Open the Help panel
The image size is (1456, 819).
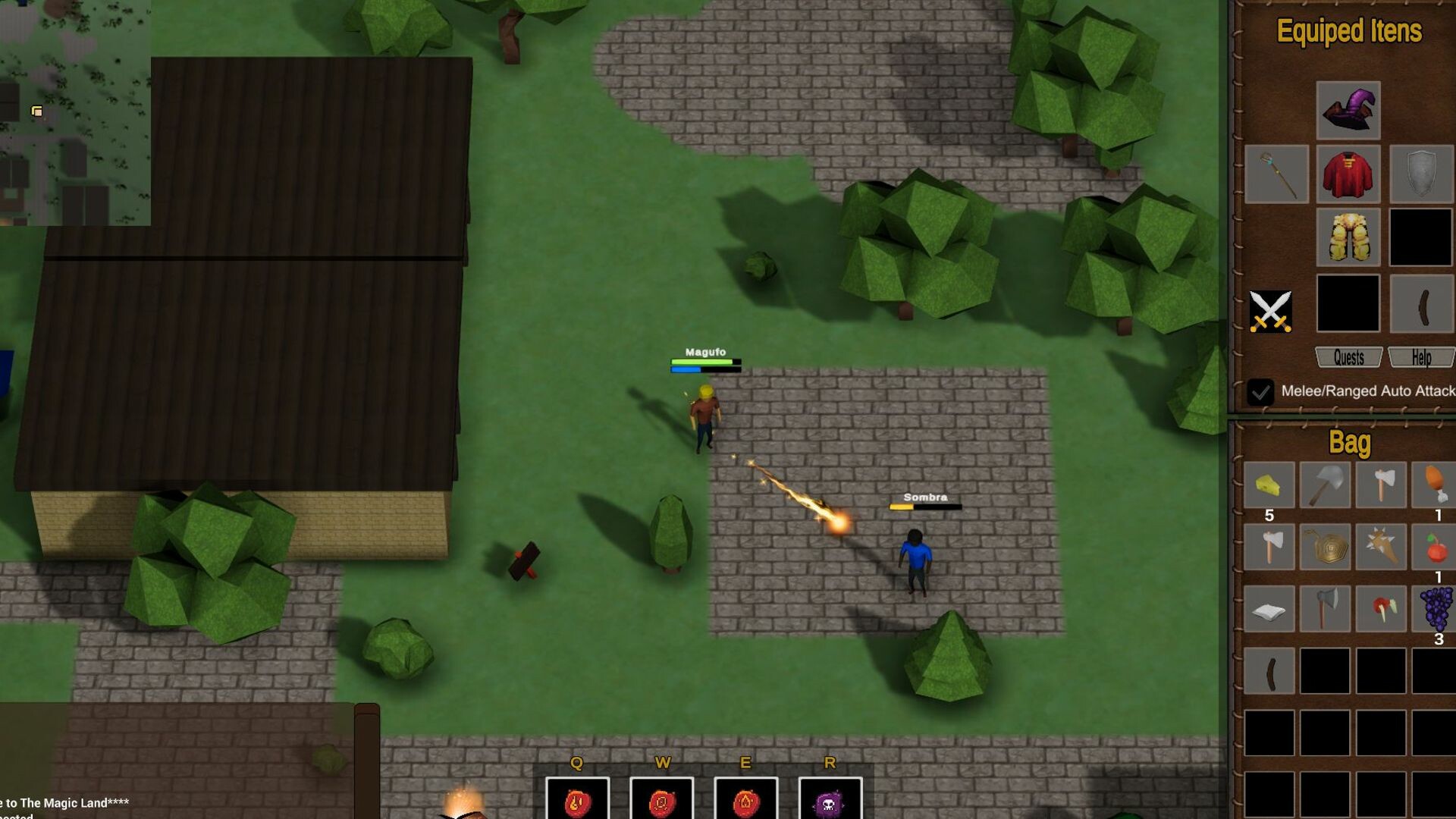[1421, 357]
